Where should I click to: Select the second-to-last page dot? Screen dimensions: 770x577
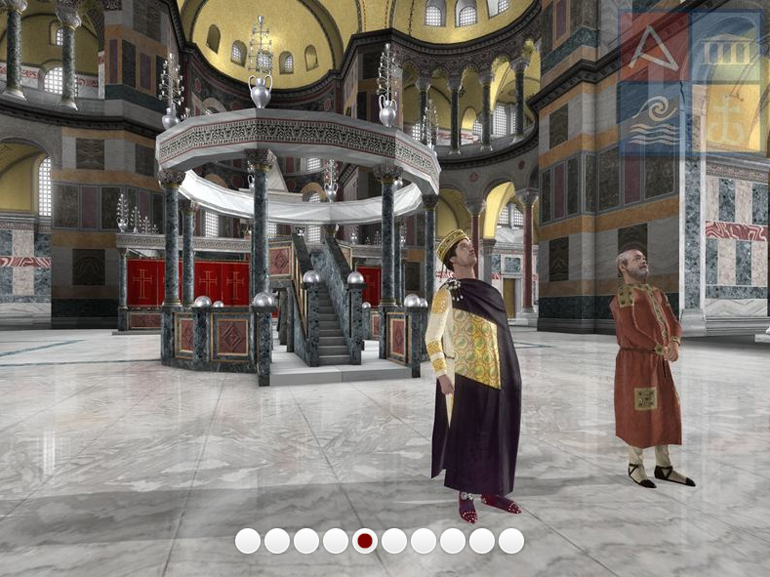click(482, 541)
